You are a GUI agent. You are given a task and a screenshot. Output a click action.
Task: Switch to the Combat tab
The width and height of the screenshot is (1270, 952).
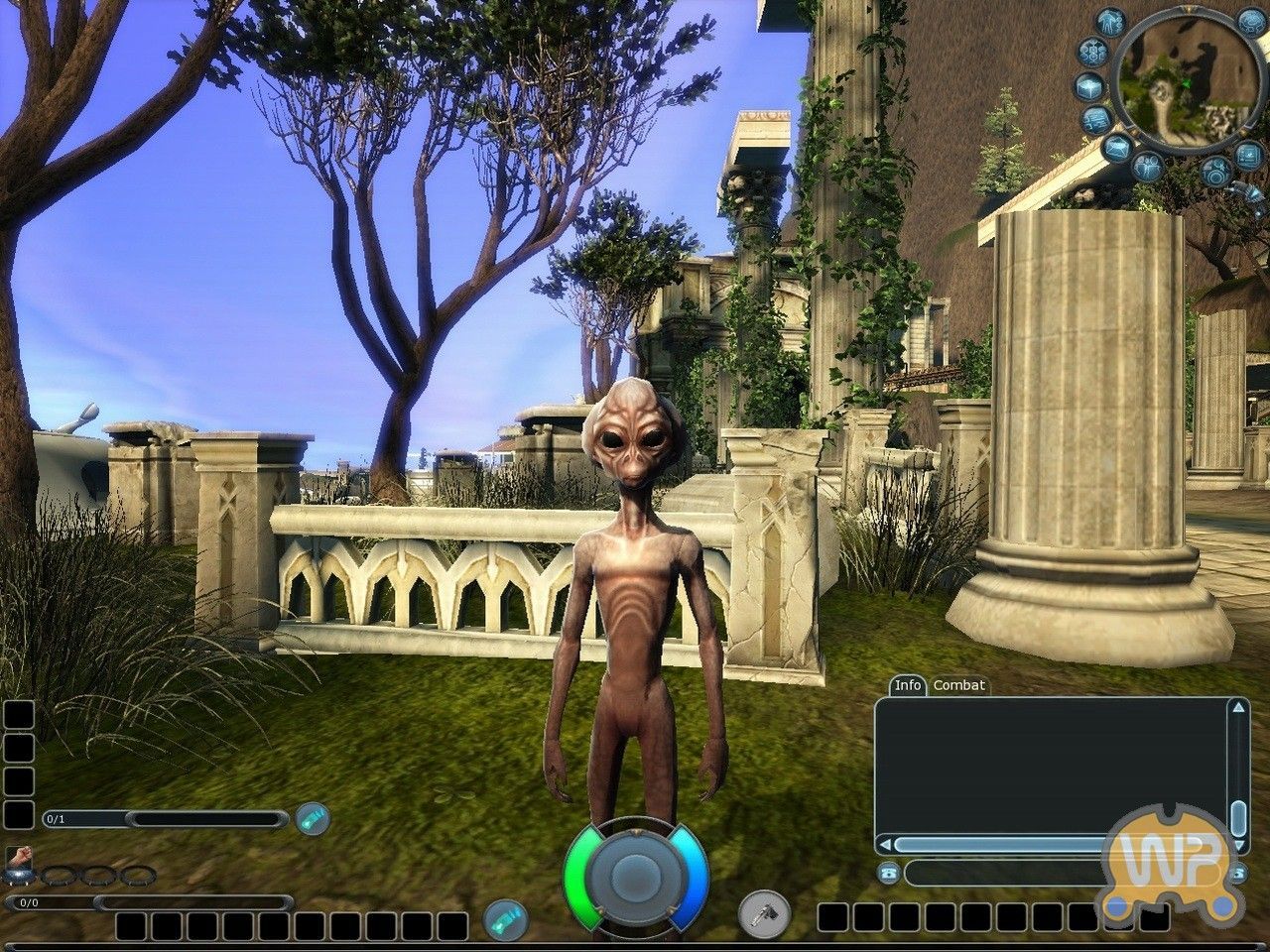(958, 684)
